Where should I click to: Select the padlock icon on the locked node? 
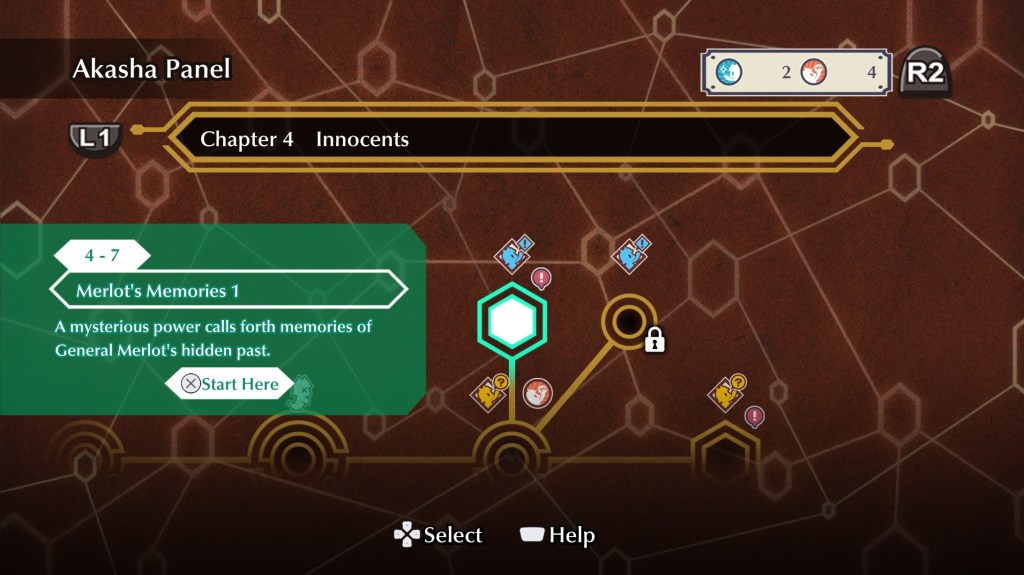tap(655, 340)
